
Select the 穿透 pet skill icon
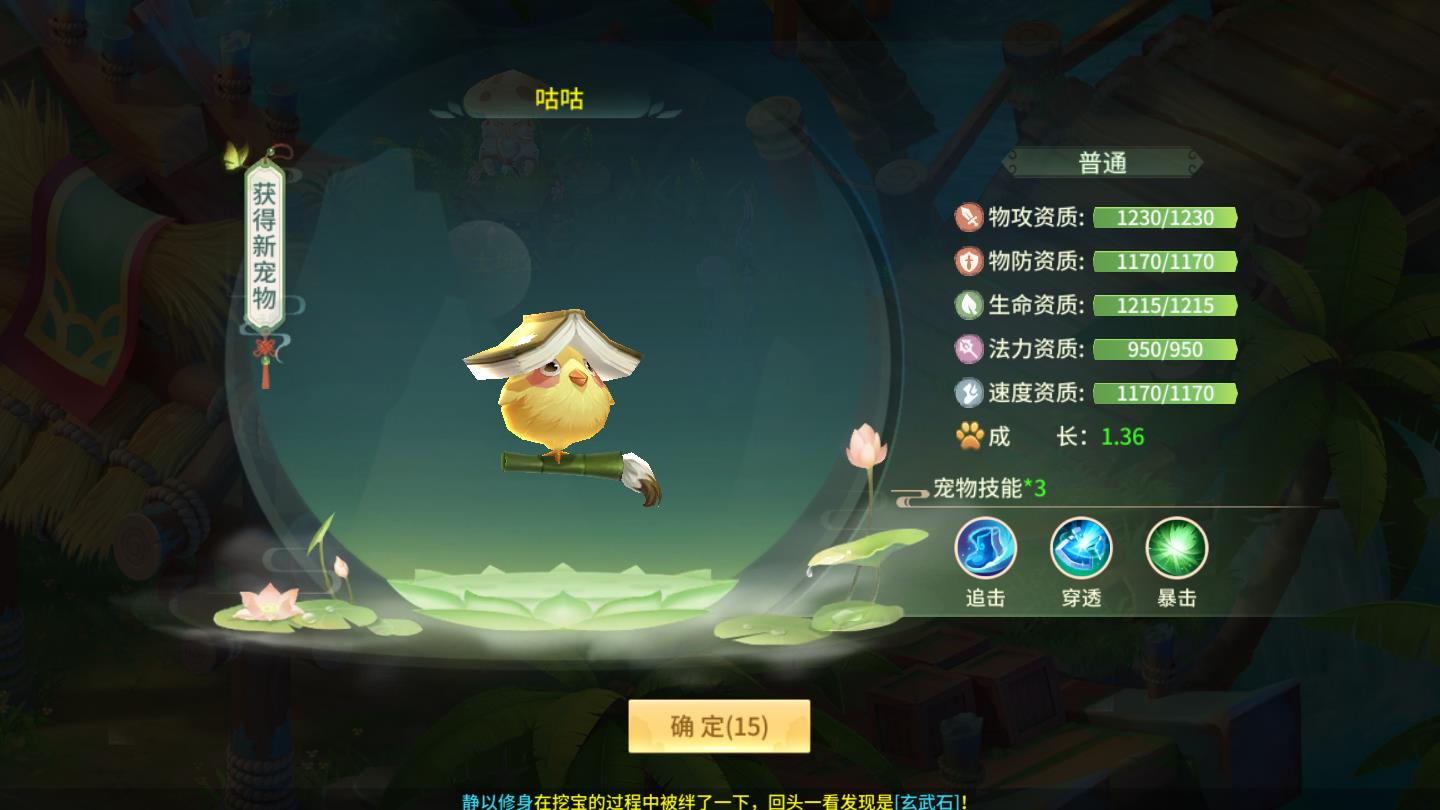click(x=1082, y=548)
